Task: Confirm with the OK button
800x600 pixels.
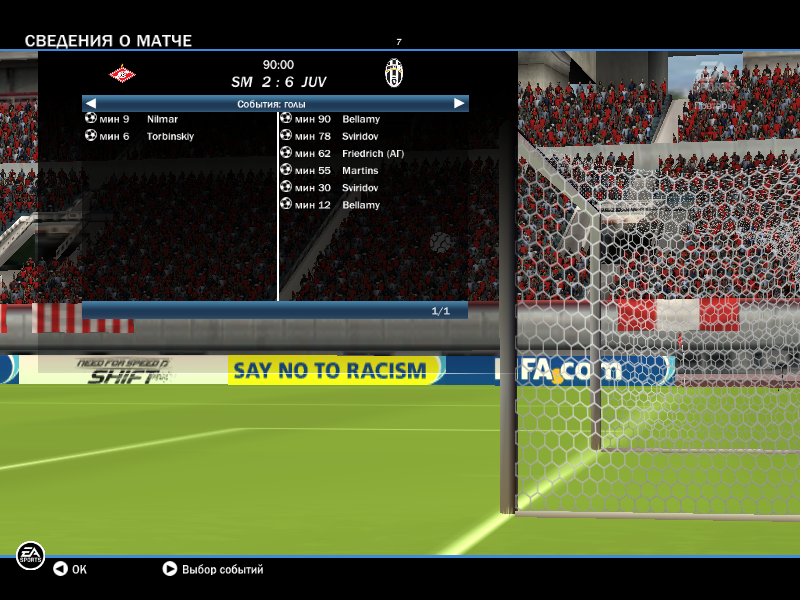Action: pyautogui.click(x=70, y=570)
